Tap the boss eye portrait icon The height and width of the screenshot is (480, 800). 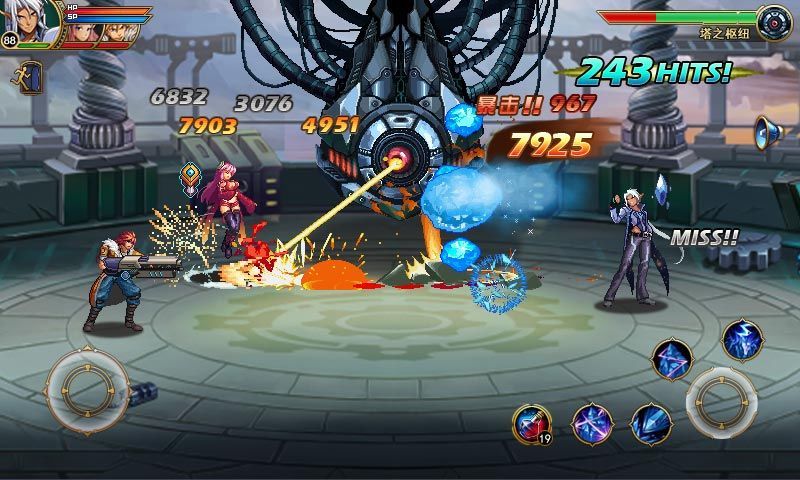(x=773, y=20)
